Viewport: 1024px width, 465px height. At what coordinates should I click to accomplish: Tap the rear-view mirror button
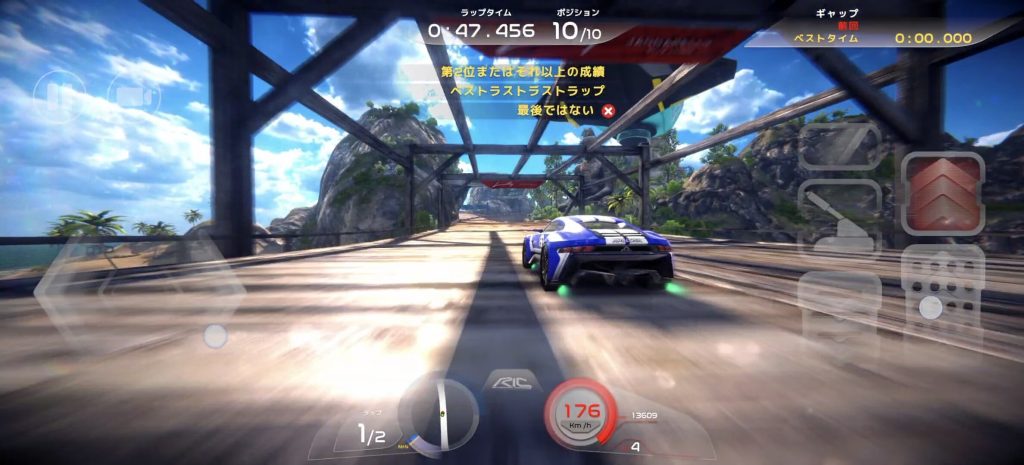[x=840, y=146]
